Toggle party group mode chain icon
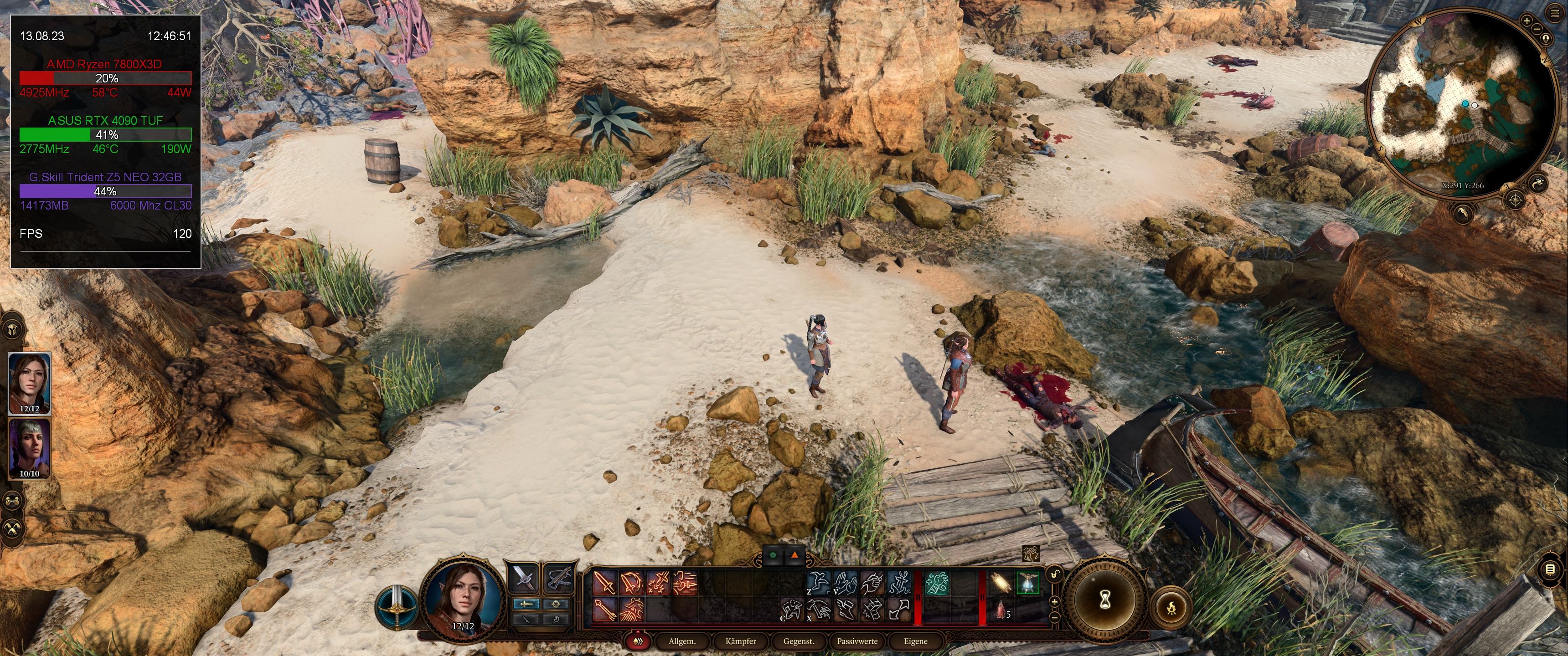The width and height of the screenshot is (1568, 656). [13, 501]
